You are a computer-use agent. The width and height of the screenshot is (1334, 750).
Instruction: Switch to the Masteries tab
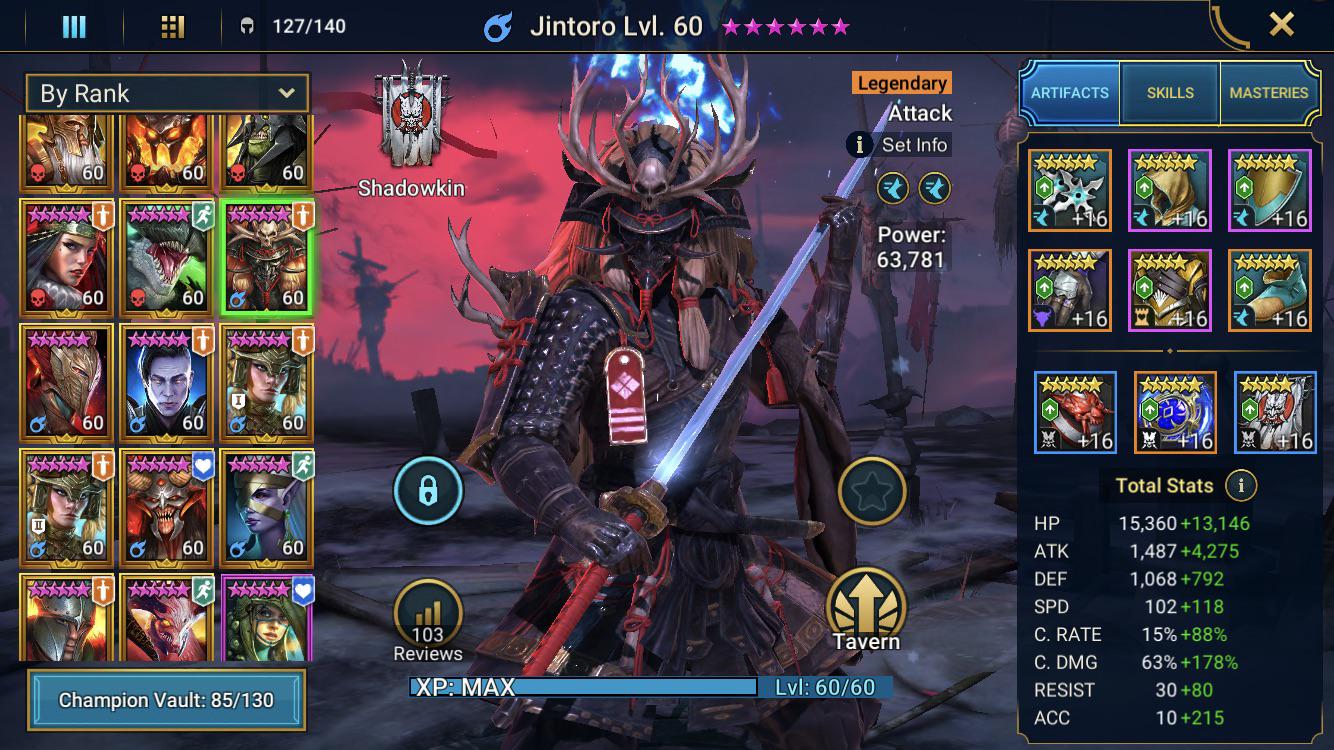tap(1269, 92)
